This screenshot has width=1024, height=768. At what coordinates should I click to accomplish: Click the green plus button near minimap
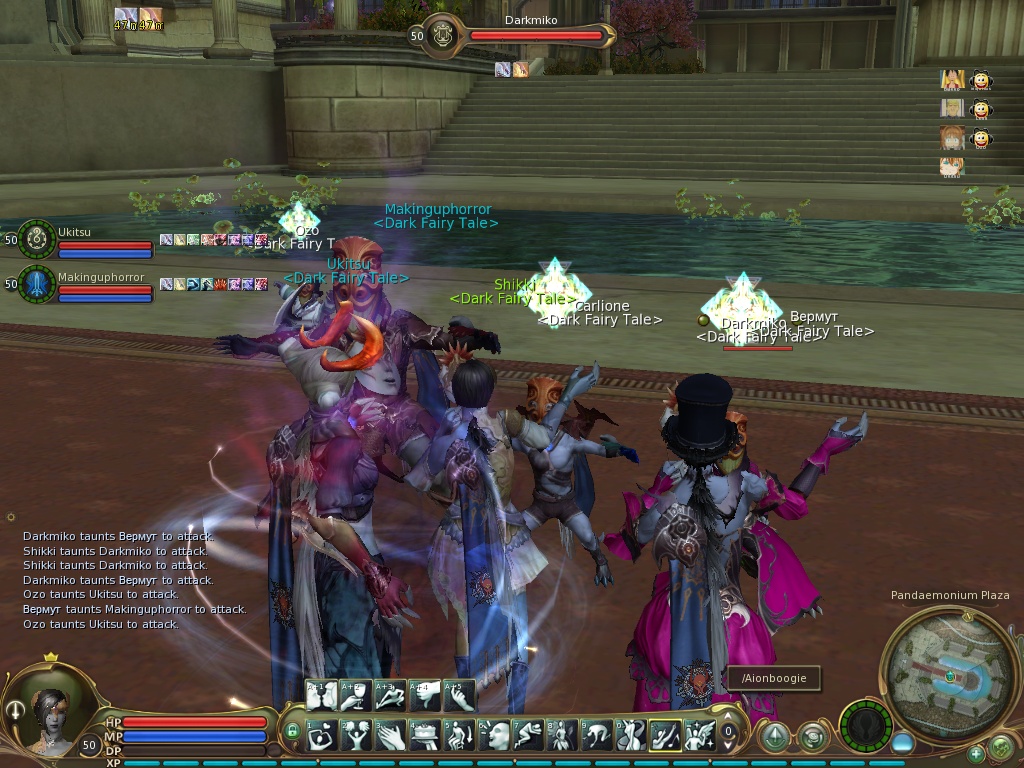click(x=976, y=753)
